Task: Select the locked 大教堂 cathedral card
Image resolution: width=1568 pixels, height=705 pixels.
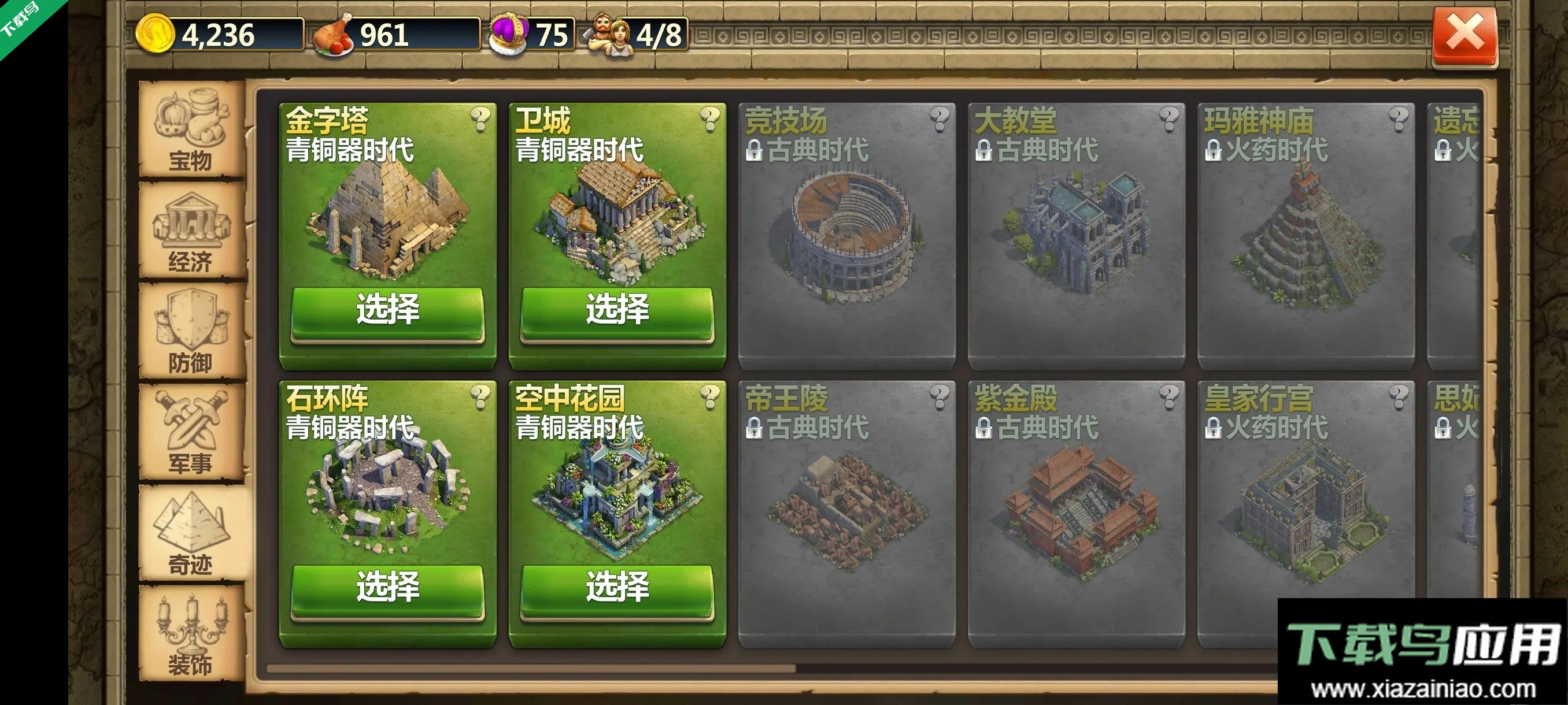Action: pos(1076,238)
